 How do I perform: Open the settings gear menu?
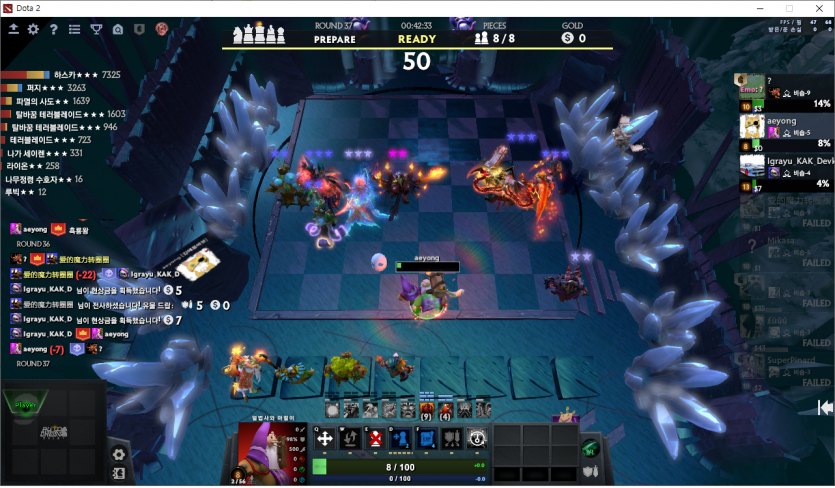(33, 29)
